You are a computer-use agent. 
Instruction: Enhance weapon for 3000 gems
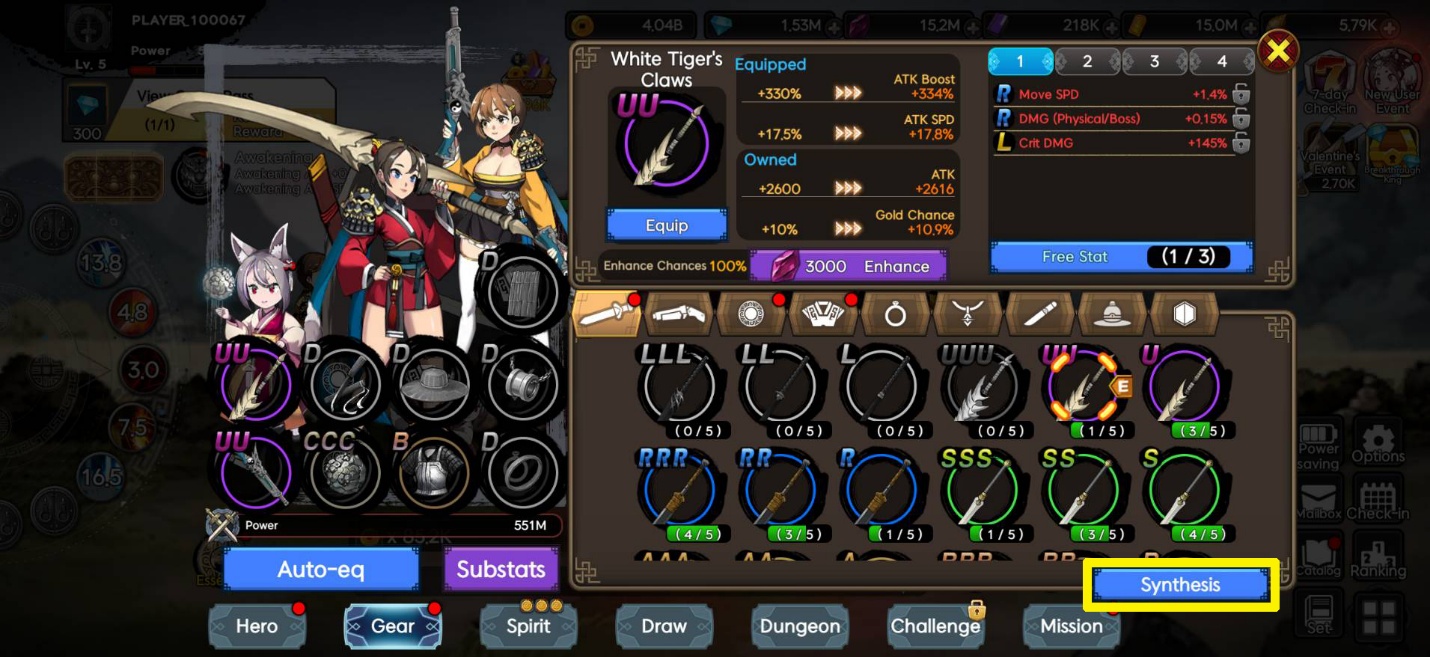click(848, 266)
